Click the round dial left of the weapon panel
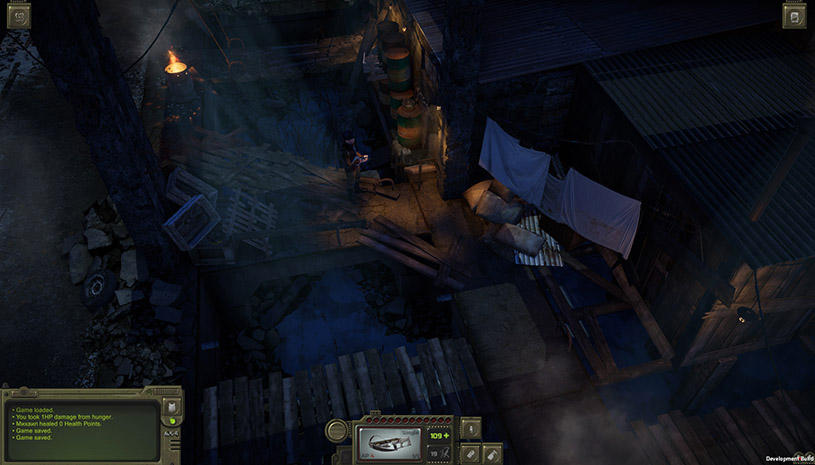The height and width of the screenshot is (465, 815). [338, 432]
